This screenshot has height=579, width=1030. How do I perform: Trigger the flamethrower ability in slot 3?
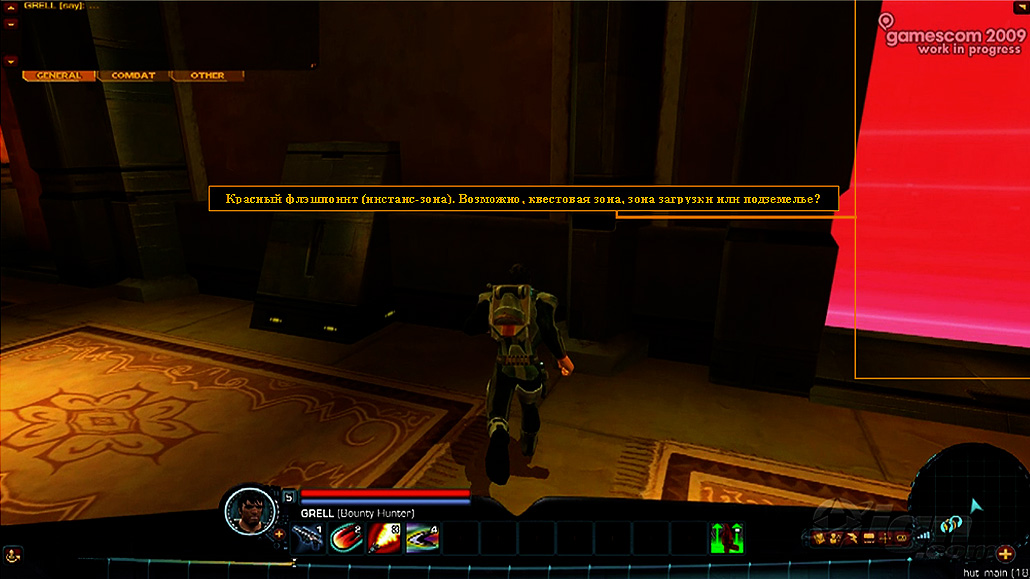(383, 538)
